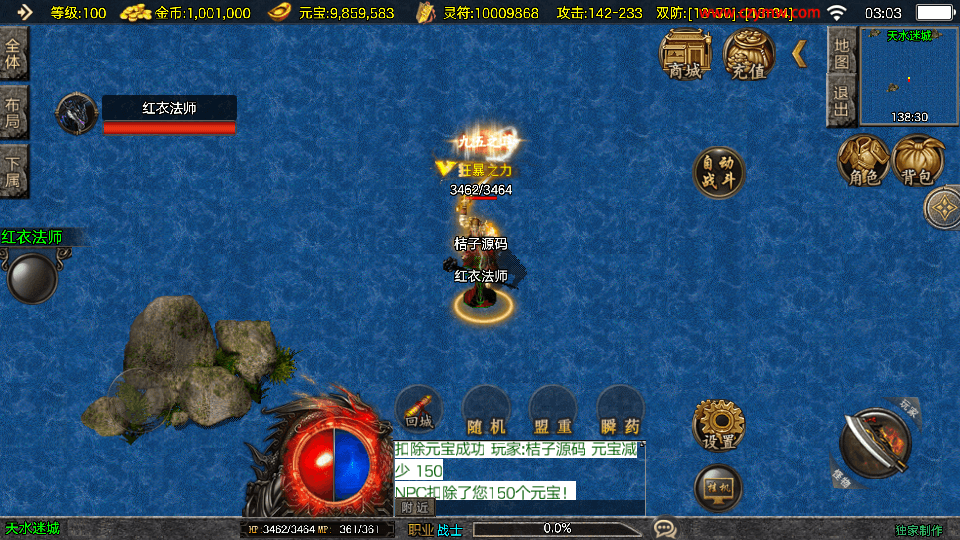Use the 随机 random teleport slot
Screen dimensions: 960x540
487,410
